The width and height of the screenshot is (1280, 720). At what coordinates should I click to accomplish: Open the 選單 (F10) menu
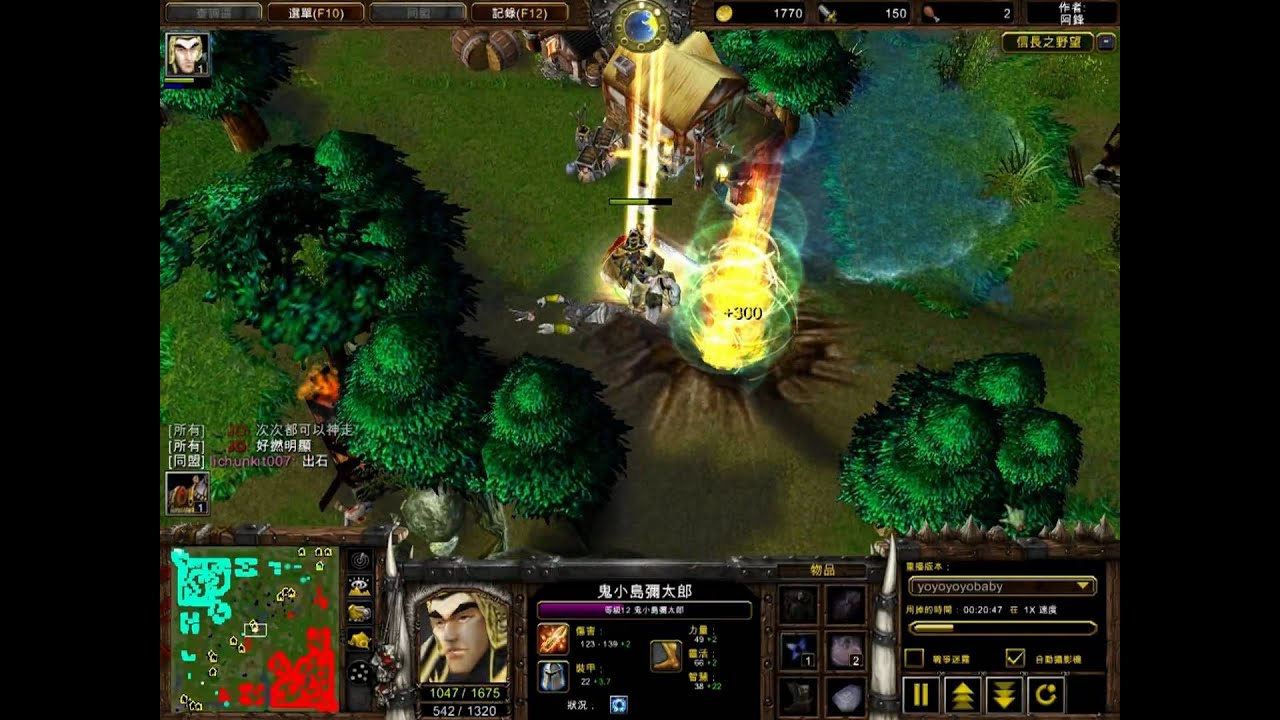pos(315,13)
